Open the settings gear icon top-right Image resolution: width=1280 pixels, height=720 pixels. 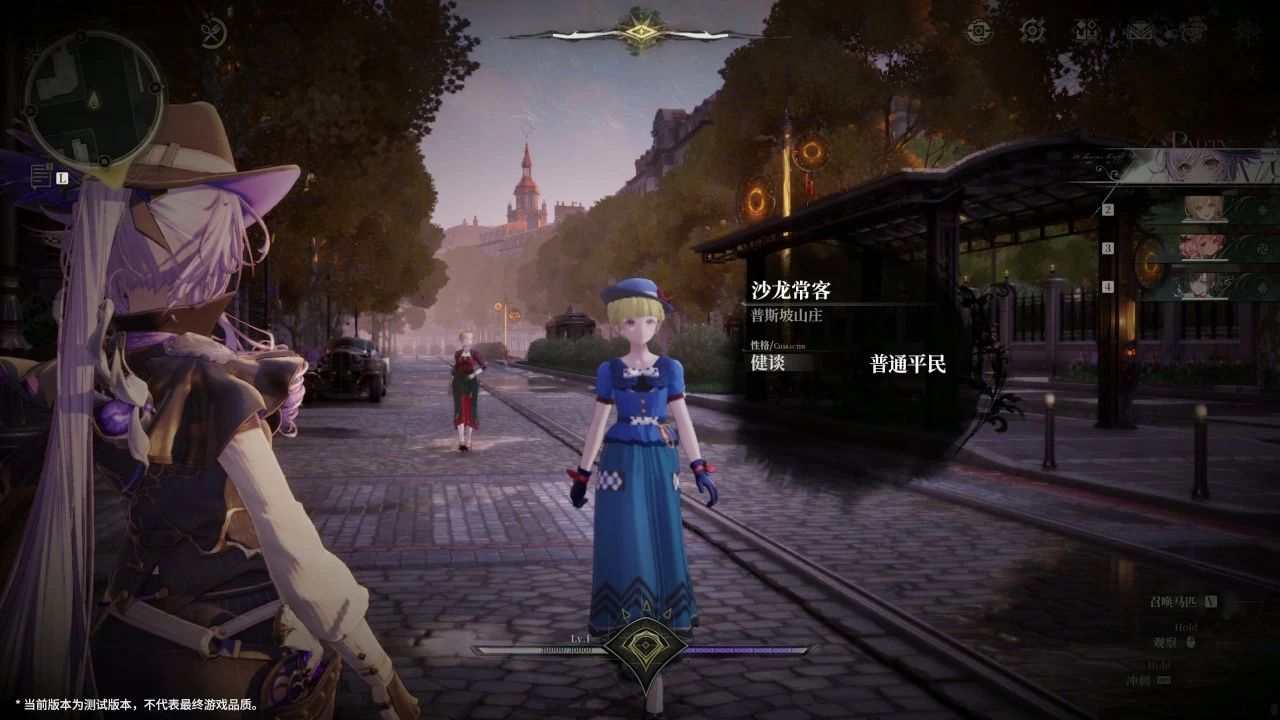[979, 30]
